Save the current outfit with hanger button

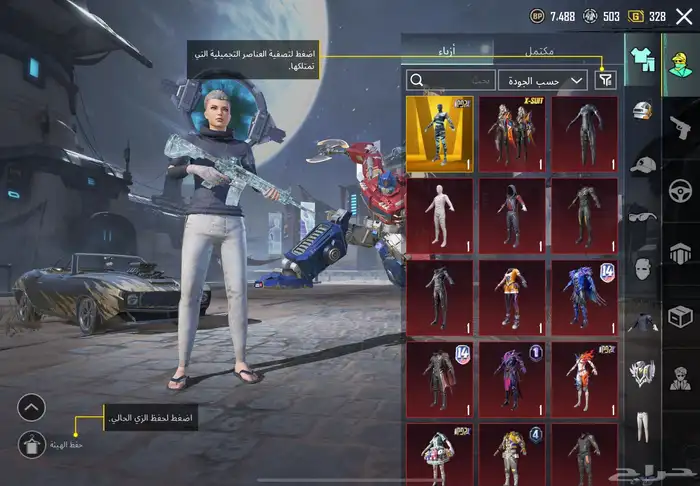(x=31, y=444)
